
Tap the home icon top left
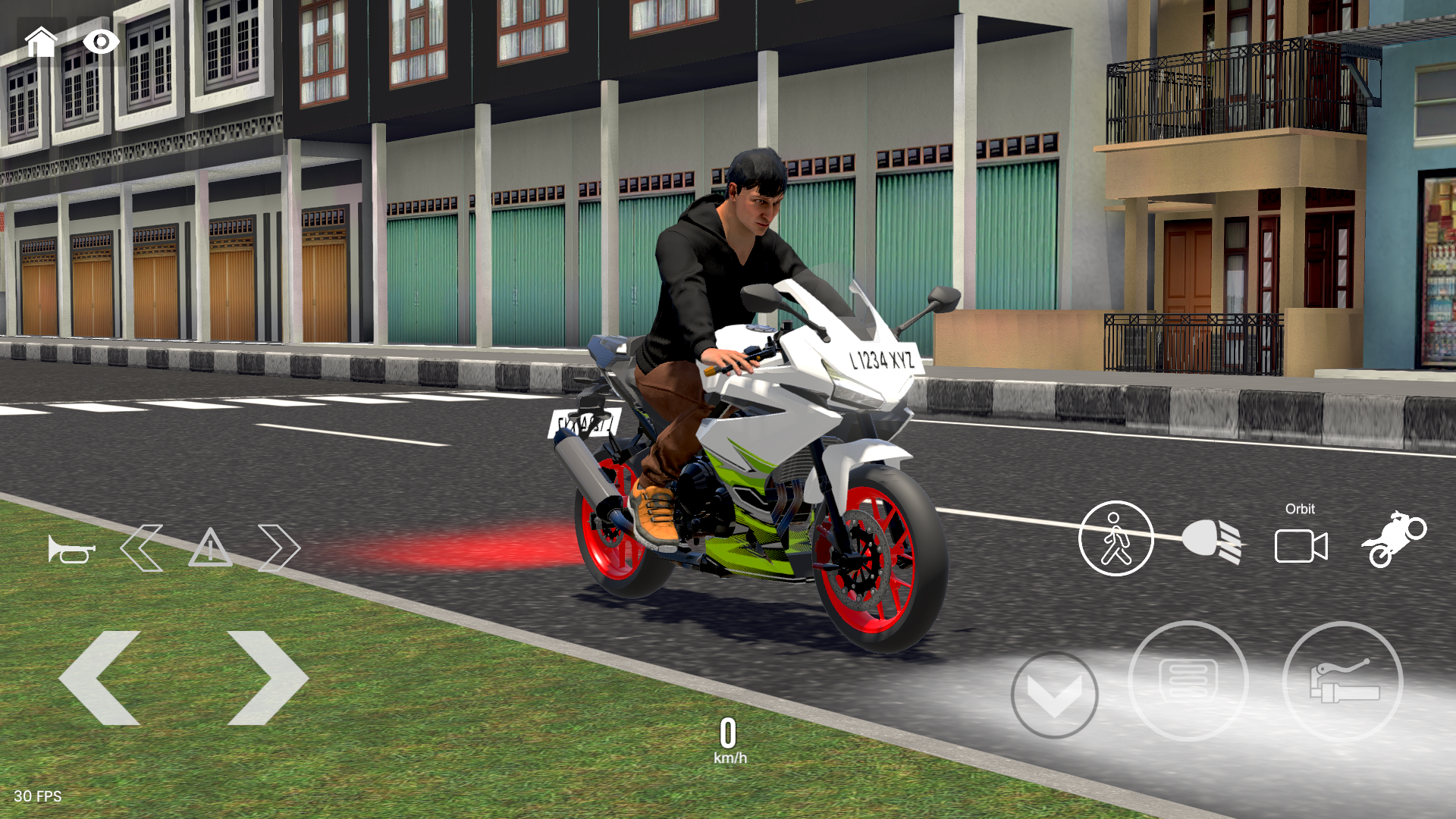pos(42,39)
